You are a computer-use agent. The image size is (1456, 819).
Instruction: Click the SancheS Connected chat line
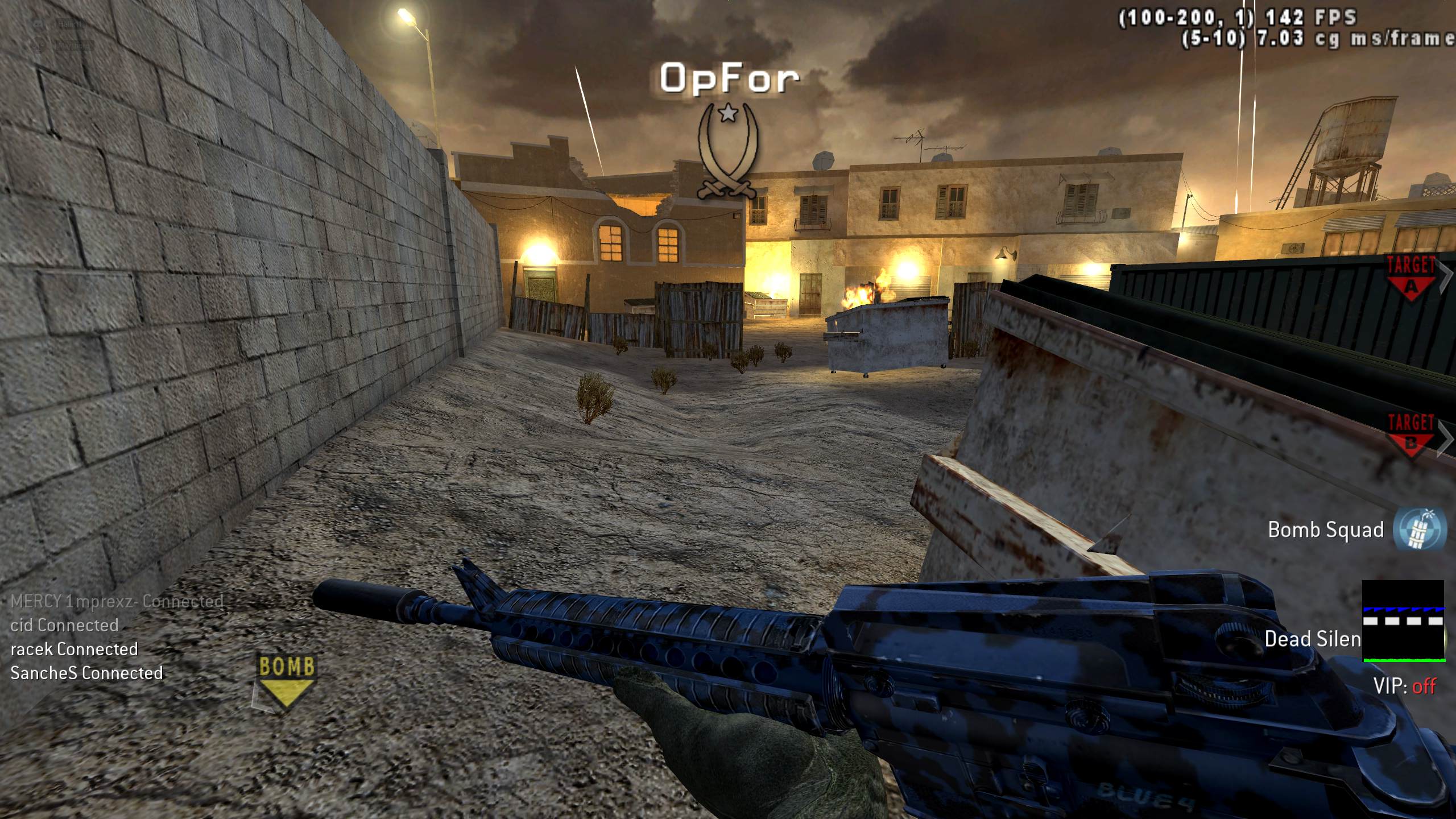(x=87, y=673)
